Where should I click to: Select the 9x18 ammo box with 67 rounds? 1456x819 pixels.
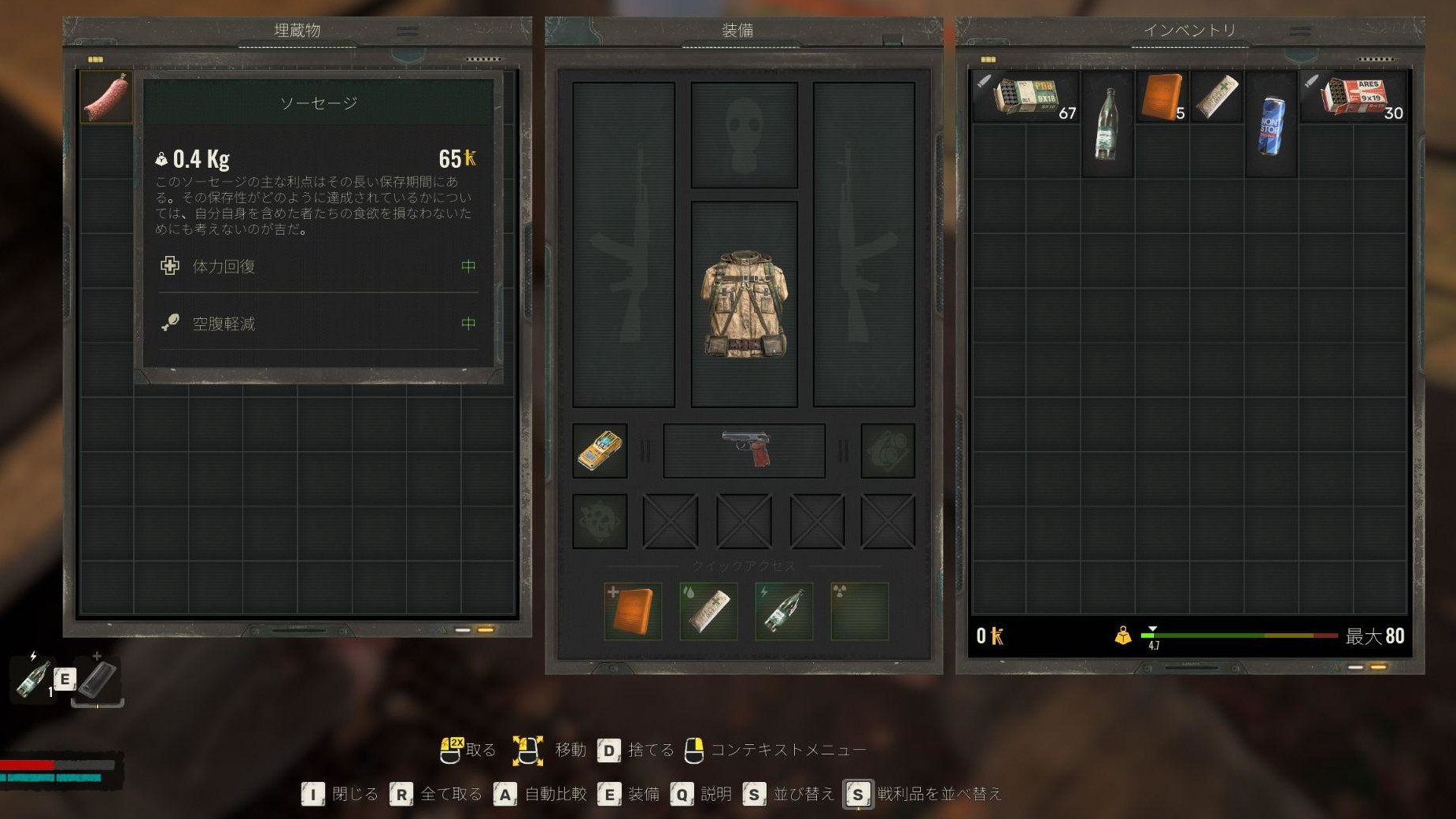[x=1025, y=97]
